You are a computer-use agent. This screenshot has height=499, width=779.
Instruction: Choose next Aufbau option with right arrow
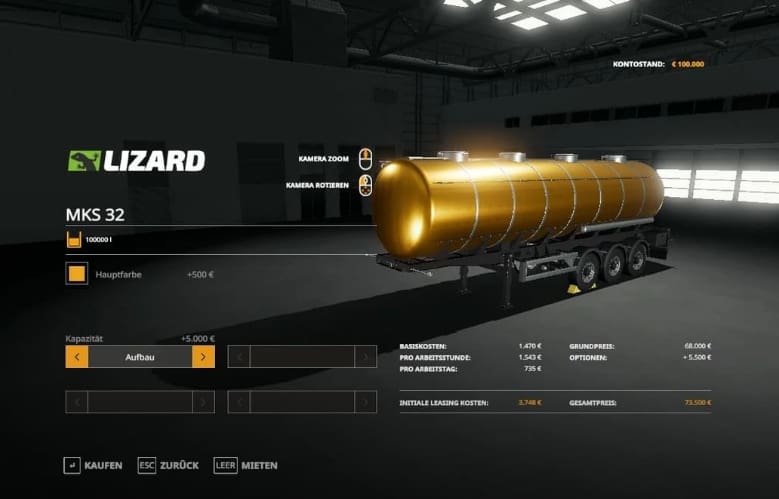point(203,357)
